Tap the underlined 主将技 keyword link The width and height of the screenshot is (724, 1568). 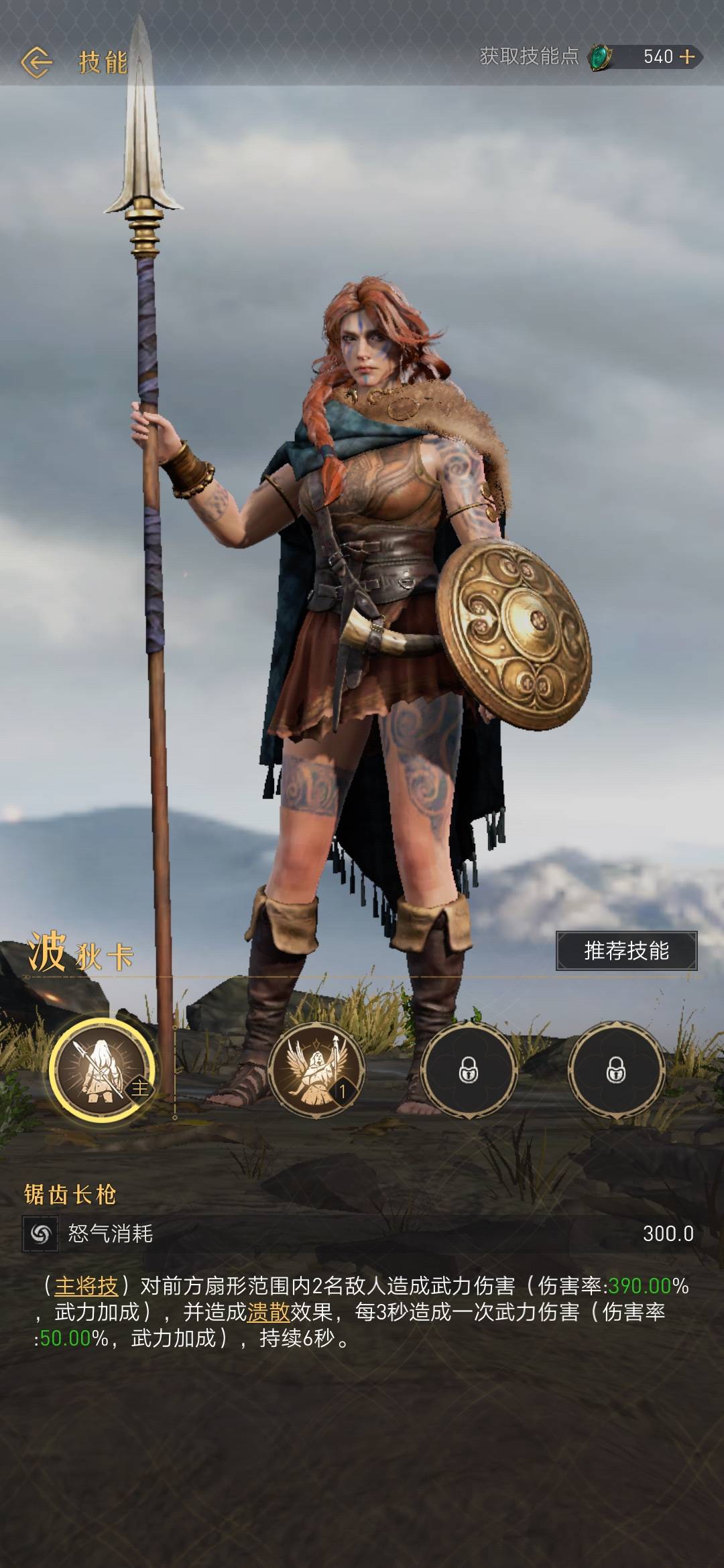coord(86,1286)
